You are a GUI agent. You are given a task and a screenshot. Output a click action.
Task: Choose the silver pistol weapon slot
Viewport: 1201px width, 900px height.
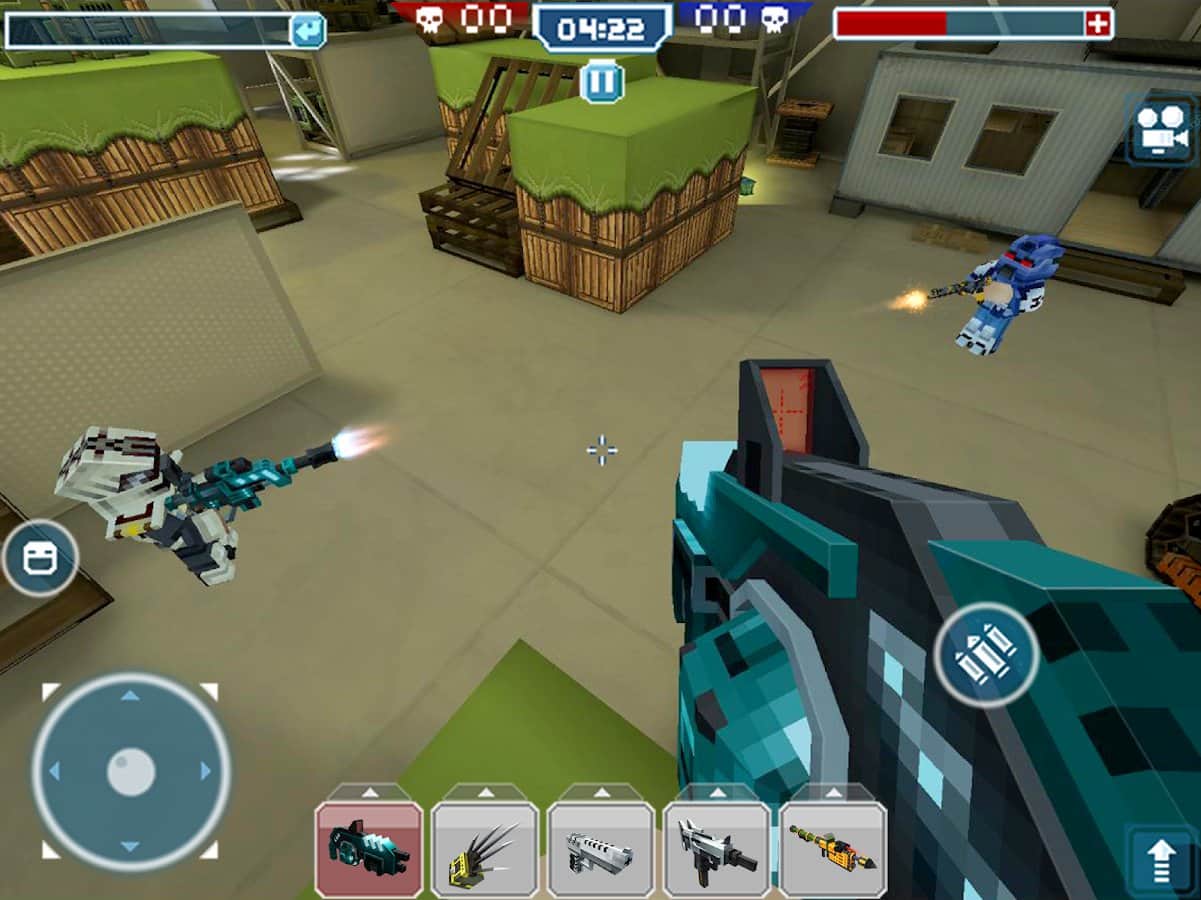click(x=601, y=848)
